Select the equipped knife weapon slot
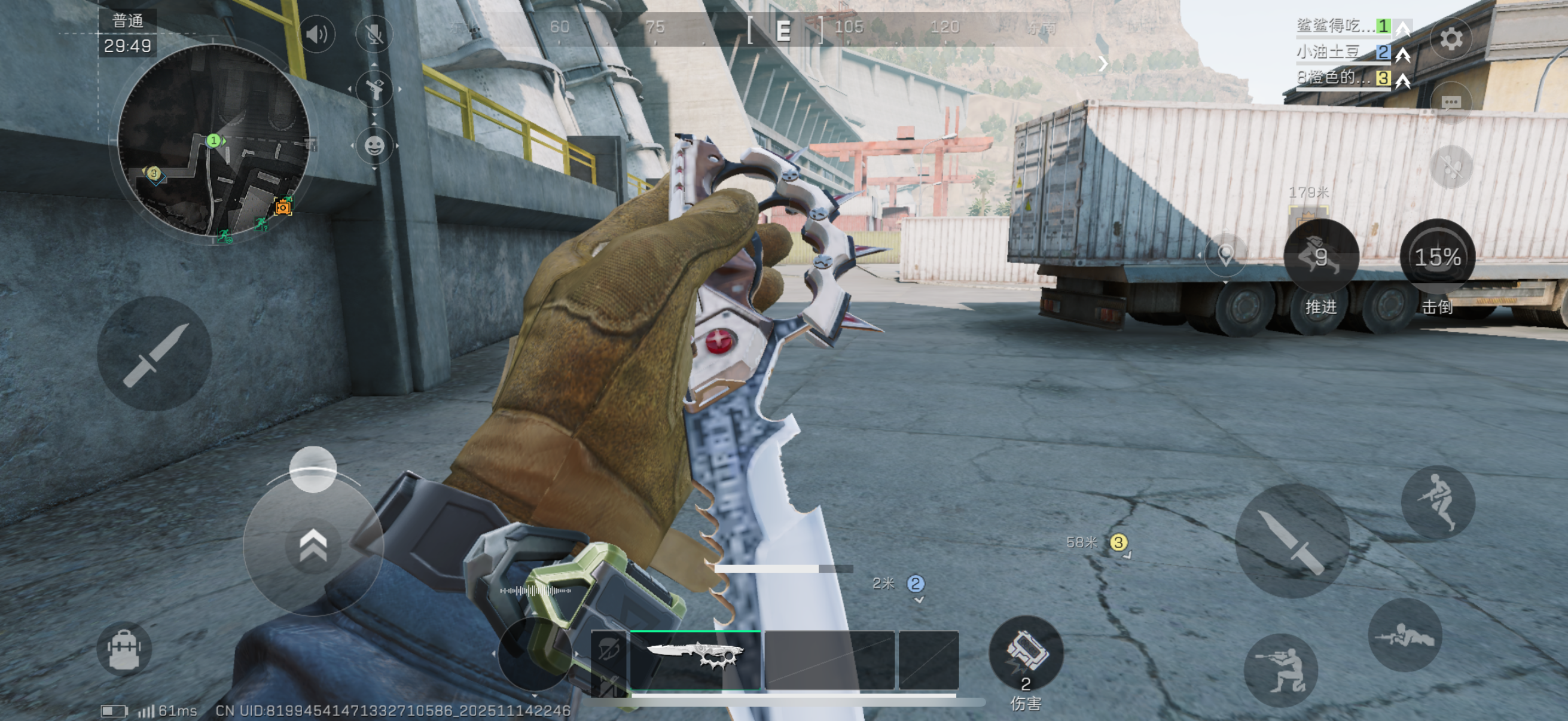The height and width of the screenshot is (721, 1568). (695, 659)
